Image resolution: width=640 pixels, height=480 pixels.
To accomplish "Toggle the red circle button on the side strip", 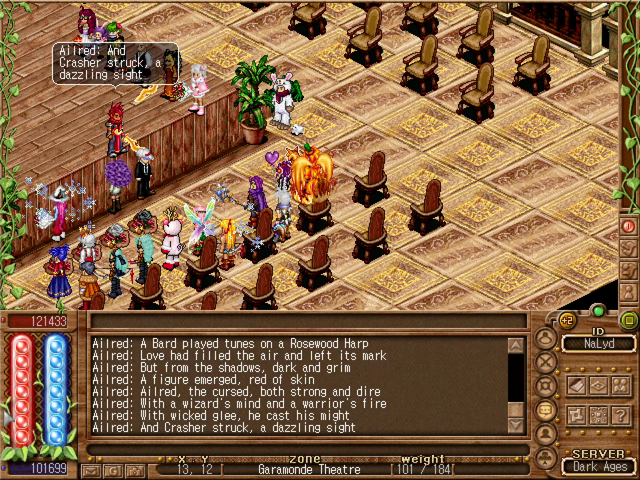I will coord(629,227).
